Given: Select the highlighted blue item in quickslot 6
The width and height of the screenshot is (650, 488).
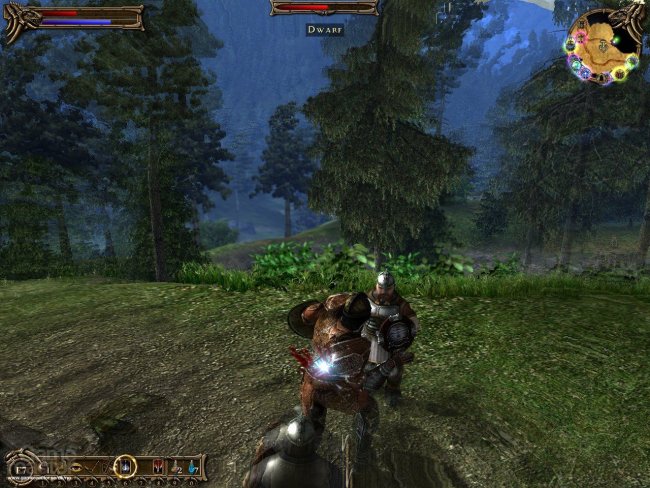Looking at the screenshot, I should coord(125,466).
